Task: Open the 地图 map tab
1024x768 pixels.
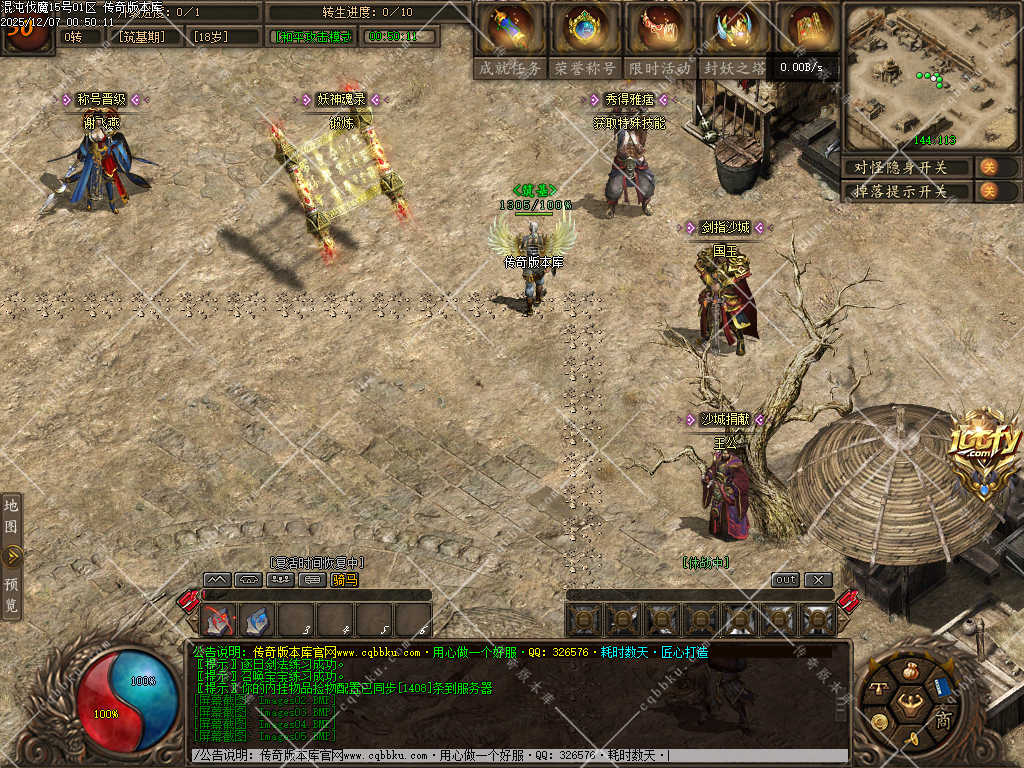Action: pyautogui.click(x=11, y=515)
